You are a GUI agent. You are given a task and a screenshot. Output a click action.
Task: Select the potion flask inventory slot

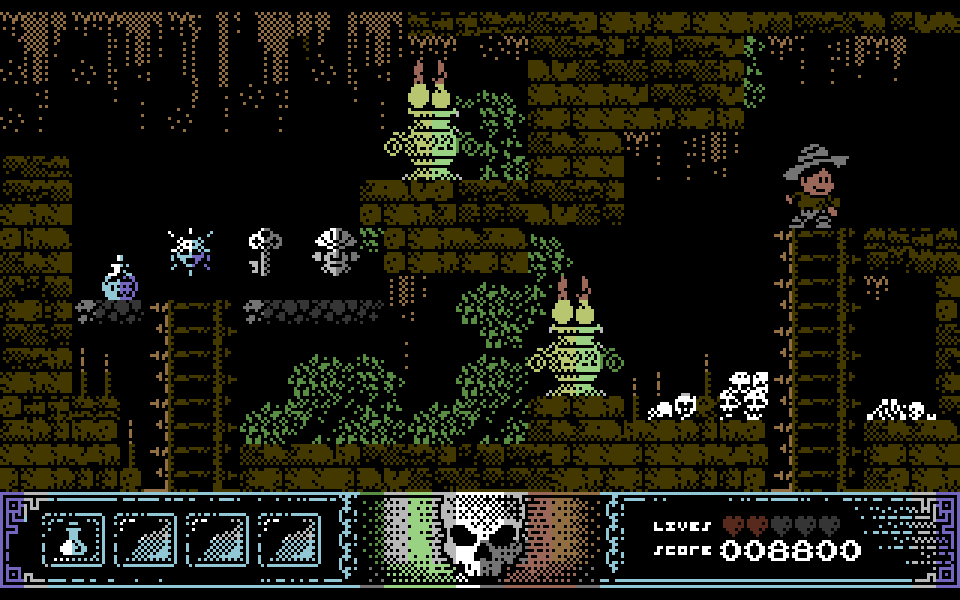pyautogui.click(x=73, y=540)
